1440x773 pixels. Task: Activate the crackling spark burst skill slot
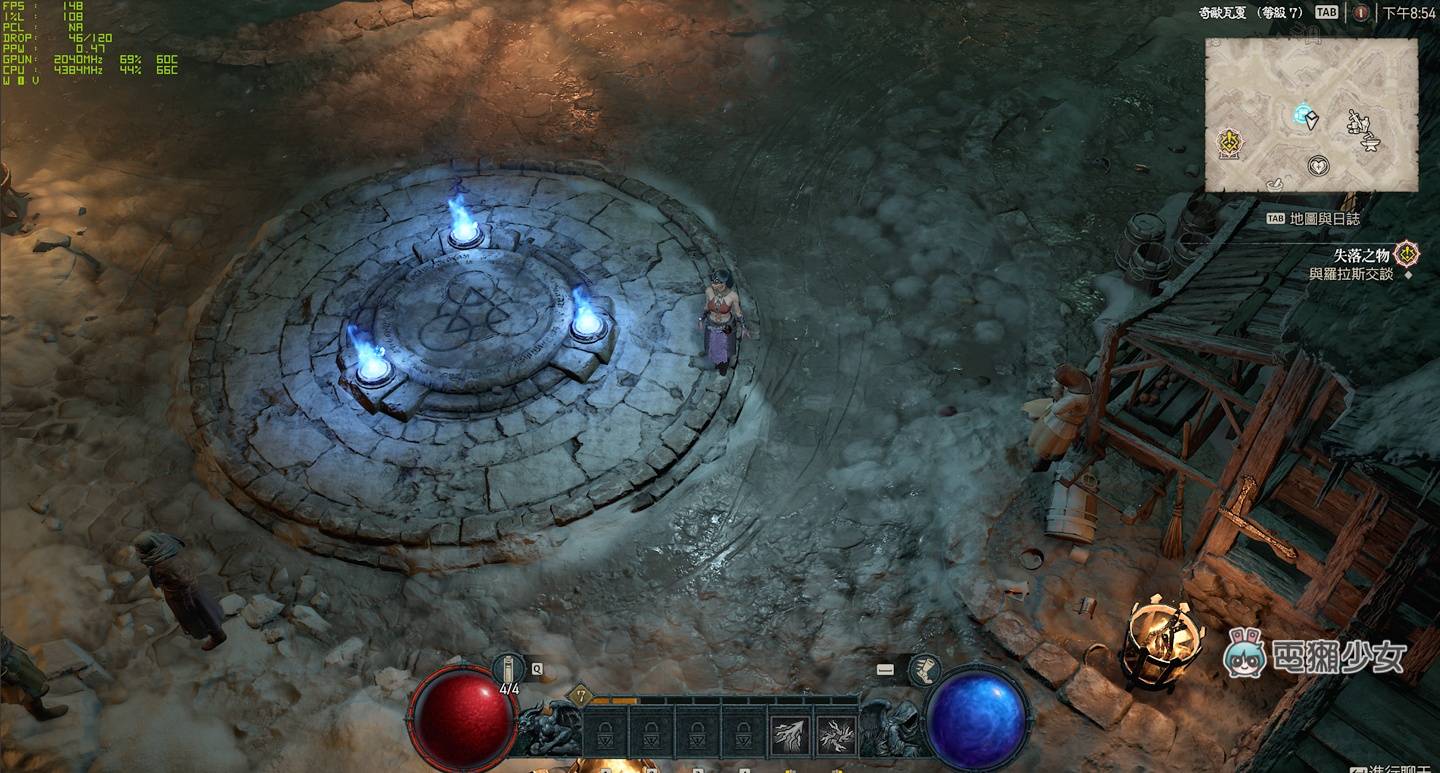[x=835, y=735]
